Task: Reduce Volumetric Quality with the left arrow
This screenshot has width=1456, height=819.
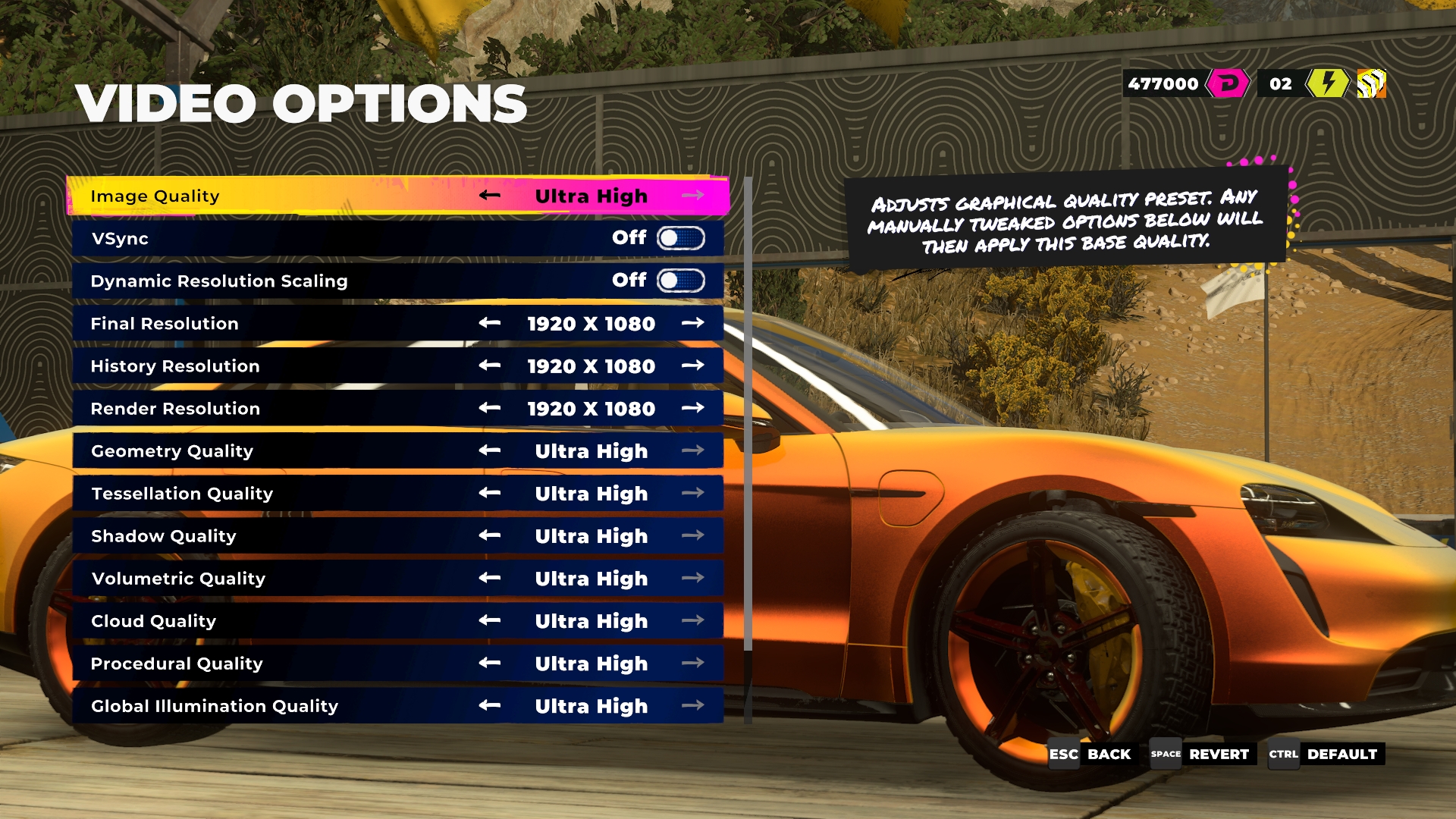Action: [490, 578]
